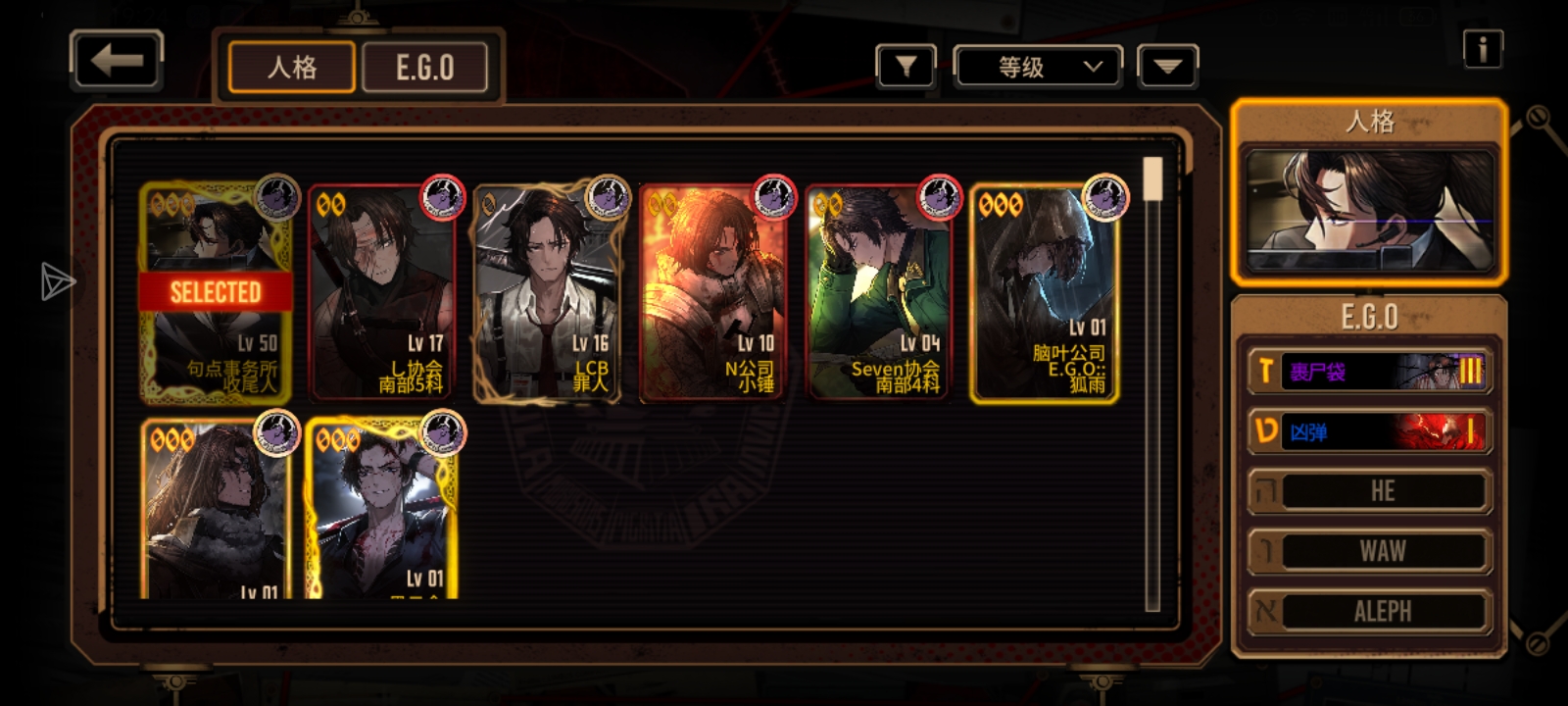Open the 等级 sort dropdown
Image resolution: width=1568 pixels, height=706 pixels.
click(1039, 67)
